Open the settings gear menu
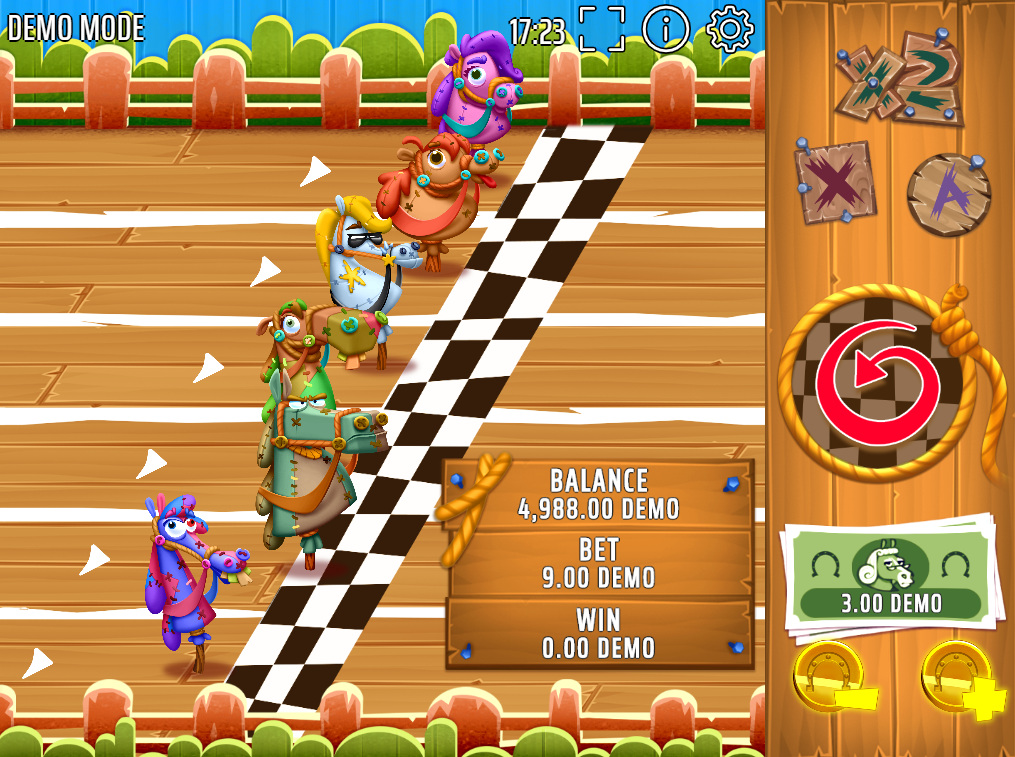Viewport: 1015px width, 757px height. click(730, 29)
